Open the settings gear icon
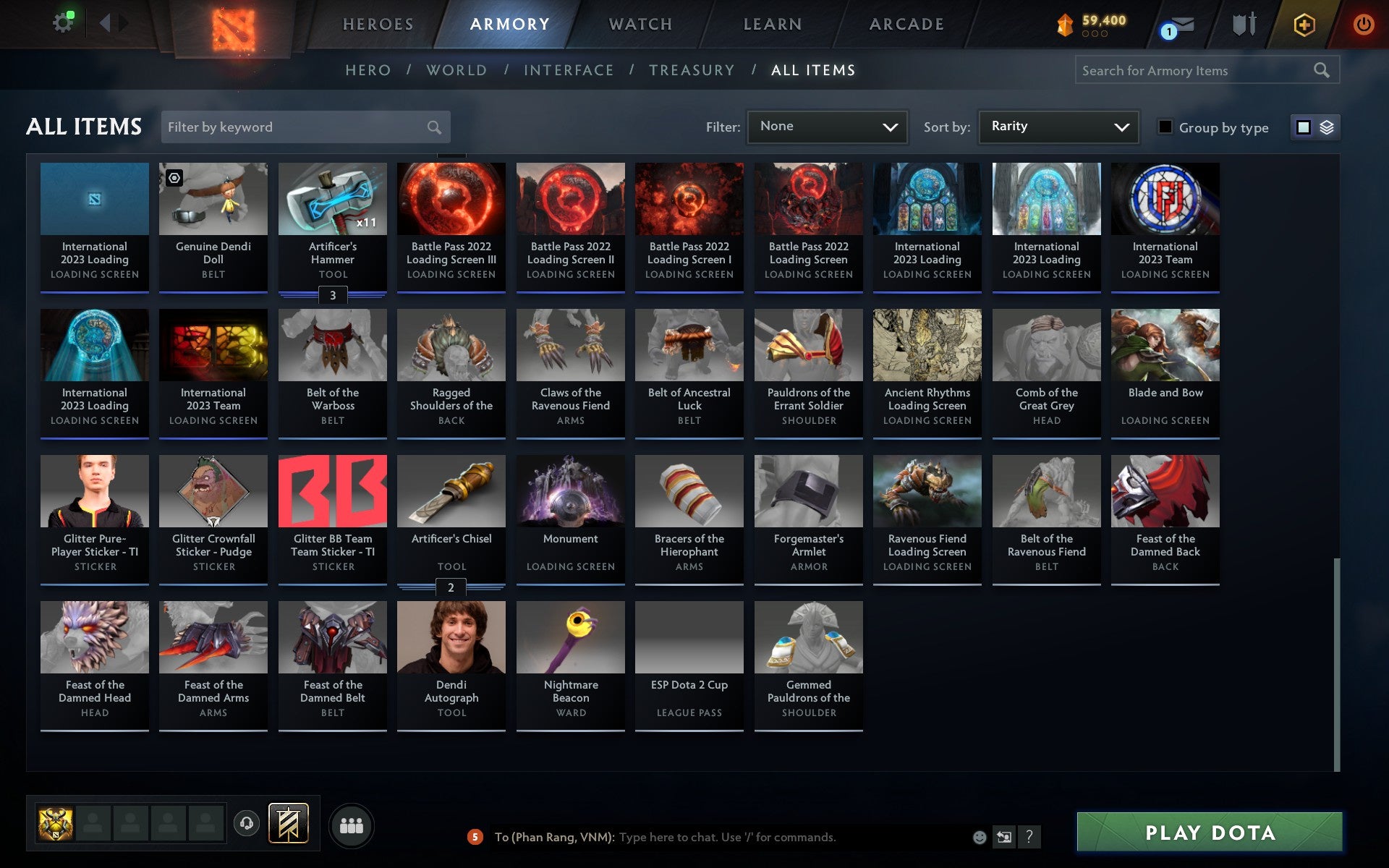 coord(63,22)
